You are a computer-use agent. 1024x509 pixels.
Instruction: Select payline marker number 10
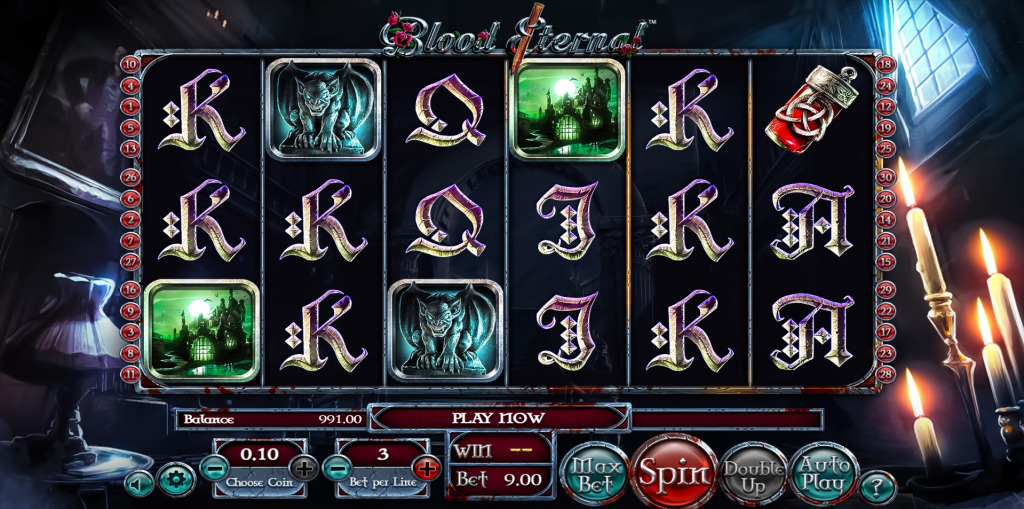pyautogui.click(x=130, y=65)
